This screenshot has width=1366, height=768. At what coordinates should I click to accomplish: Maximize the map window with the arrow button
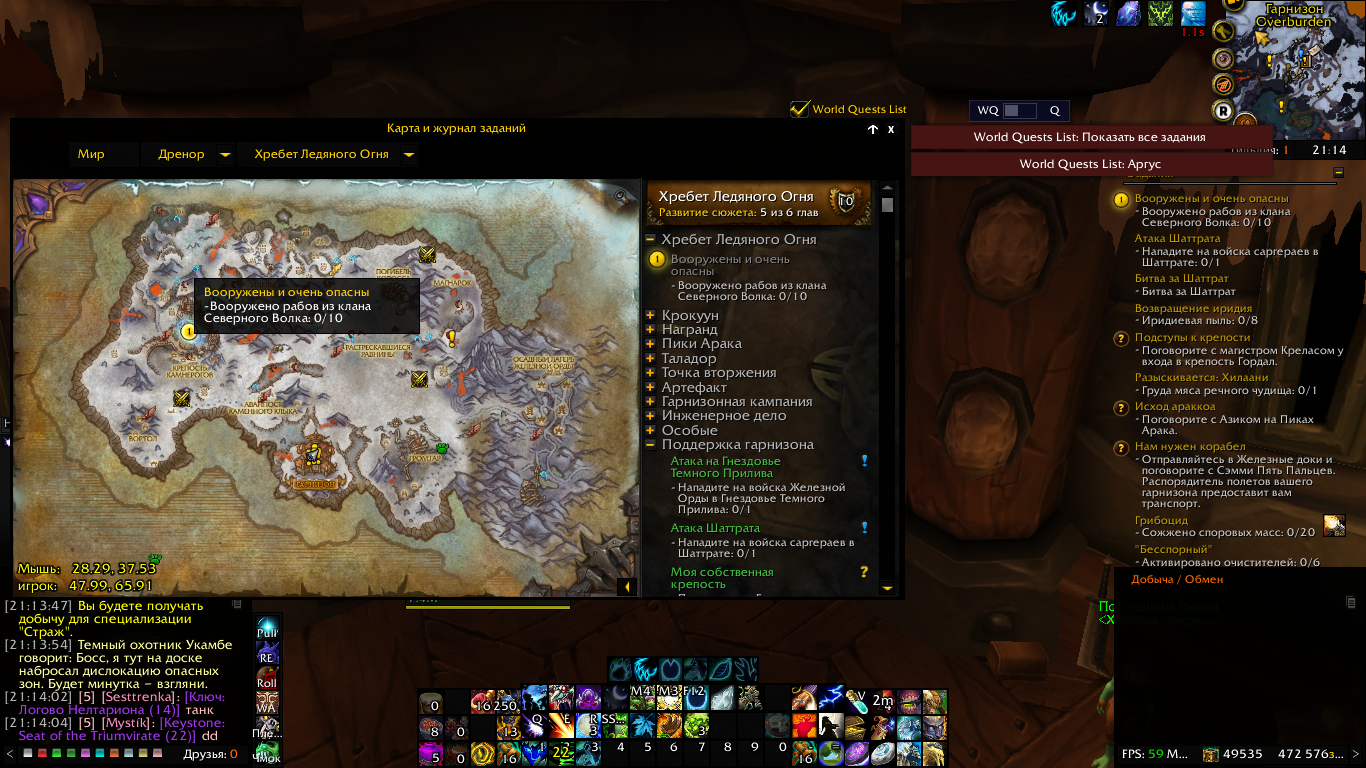click(872, 129)
